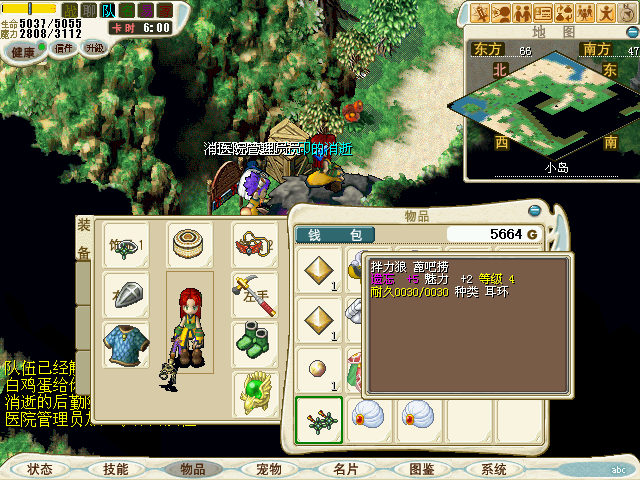The height and width of the screenshot is (480, 640).
Task: Minimize the 地图 map panel
Action: (x=631, y=32)
